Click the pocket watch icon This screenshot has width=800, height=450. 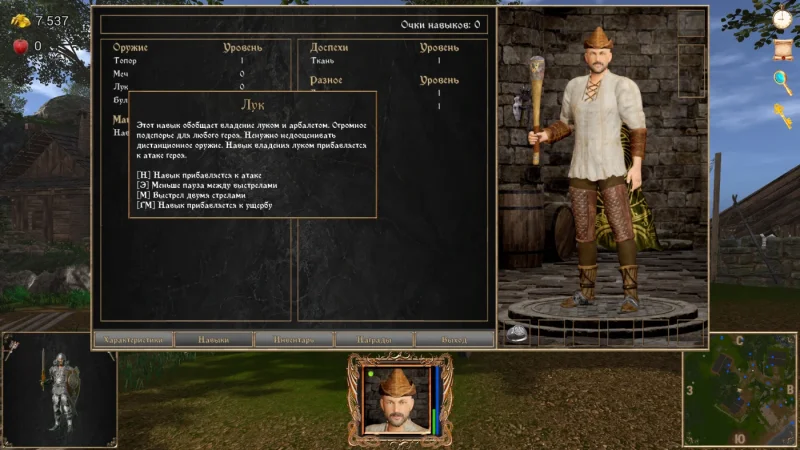[782, 18]
